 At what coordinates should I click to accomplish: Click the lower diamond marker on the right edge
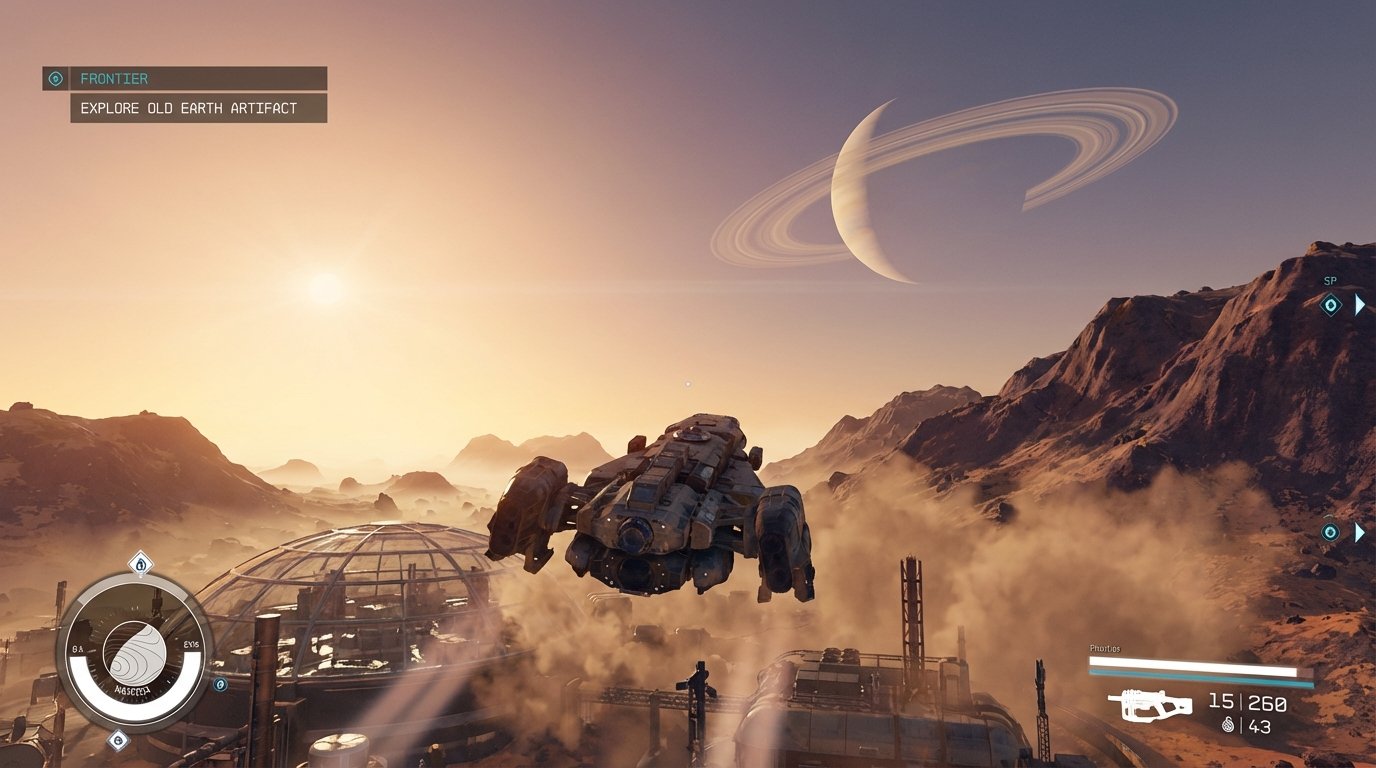point(1332,530)
